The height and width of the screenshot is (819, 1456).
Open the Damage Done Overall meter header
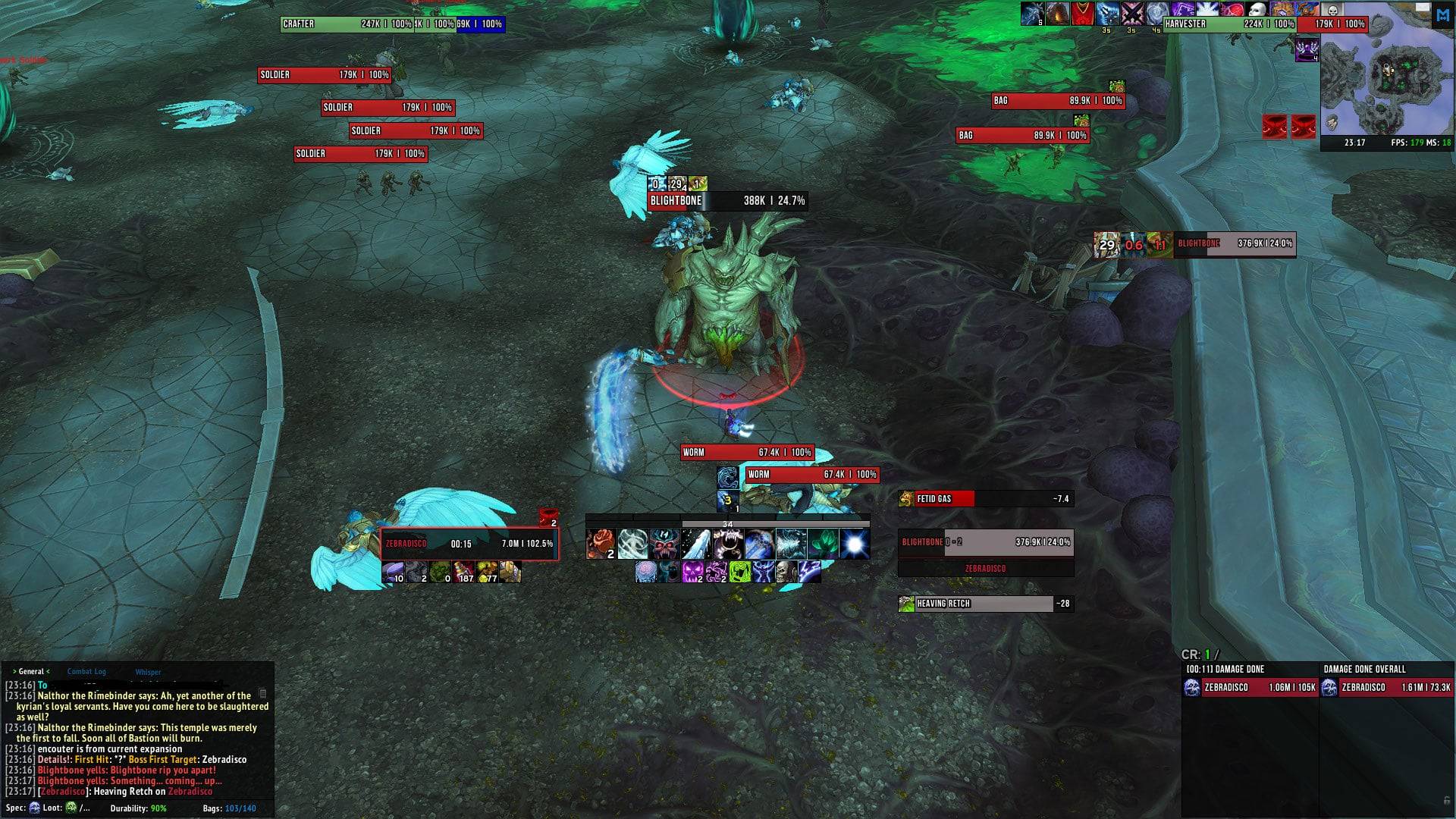[x=1364, y=669]
